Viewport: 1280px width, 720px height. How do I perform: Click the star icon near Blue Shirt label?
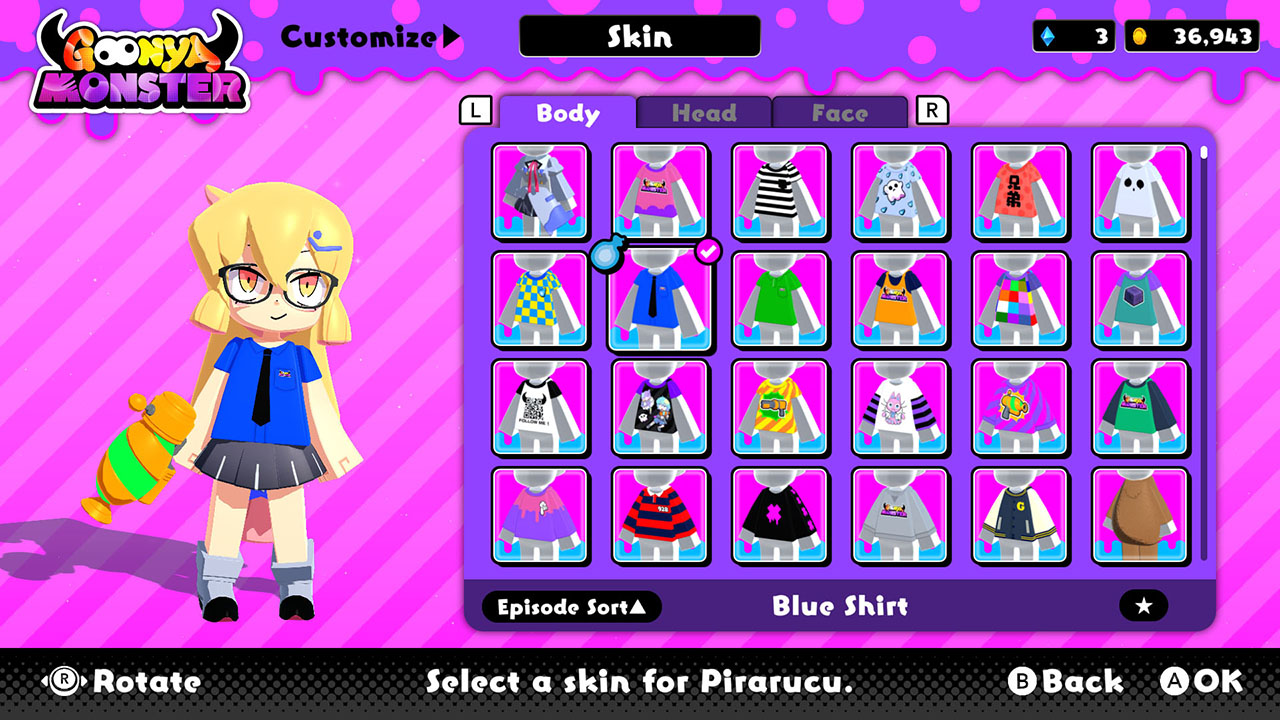1142,606
